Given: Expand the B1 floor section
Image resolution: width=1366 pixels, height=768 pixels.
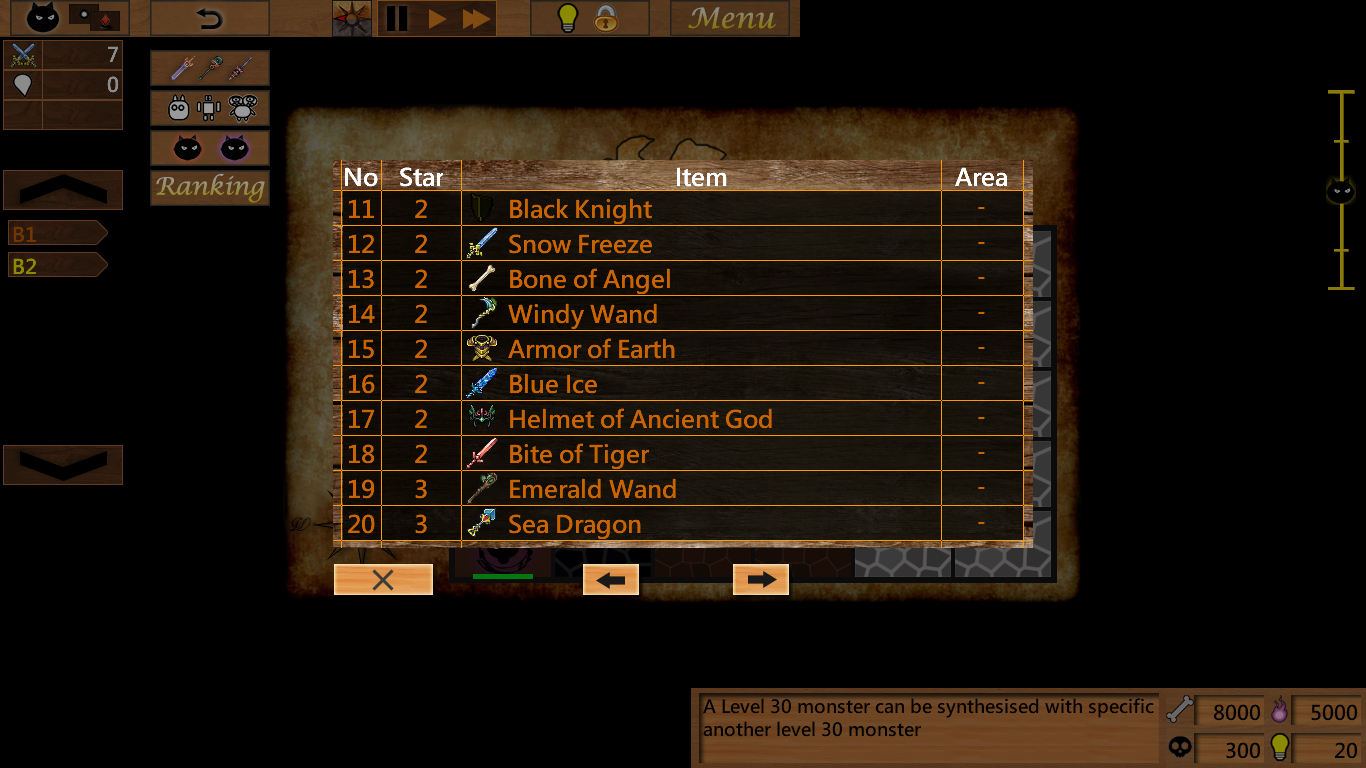Looking at the screenshot, I should coord(55,232).
